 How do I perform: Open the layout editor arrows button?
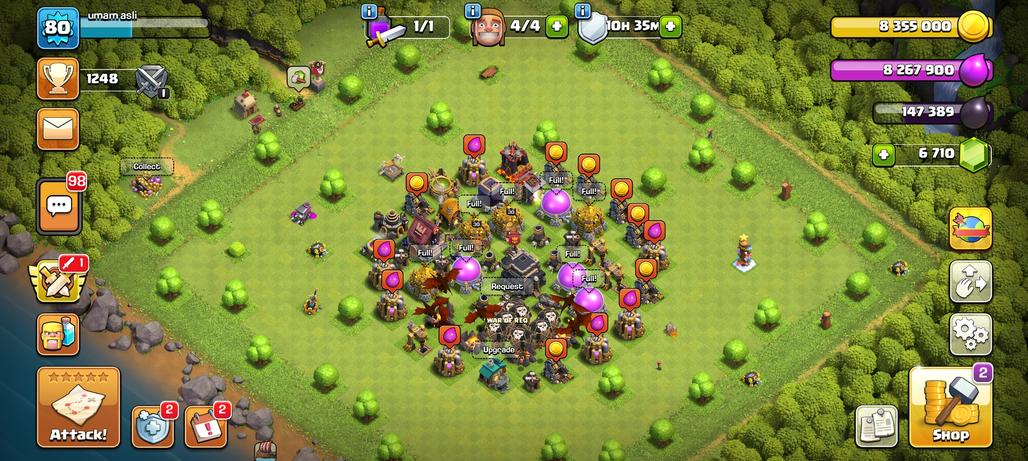(x=970, y=281)
